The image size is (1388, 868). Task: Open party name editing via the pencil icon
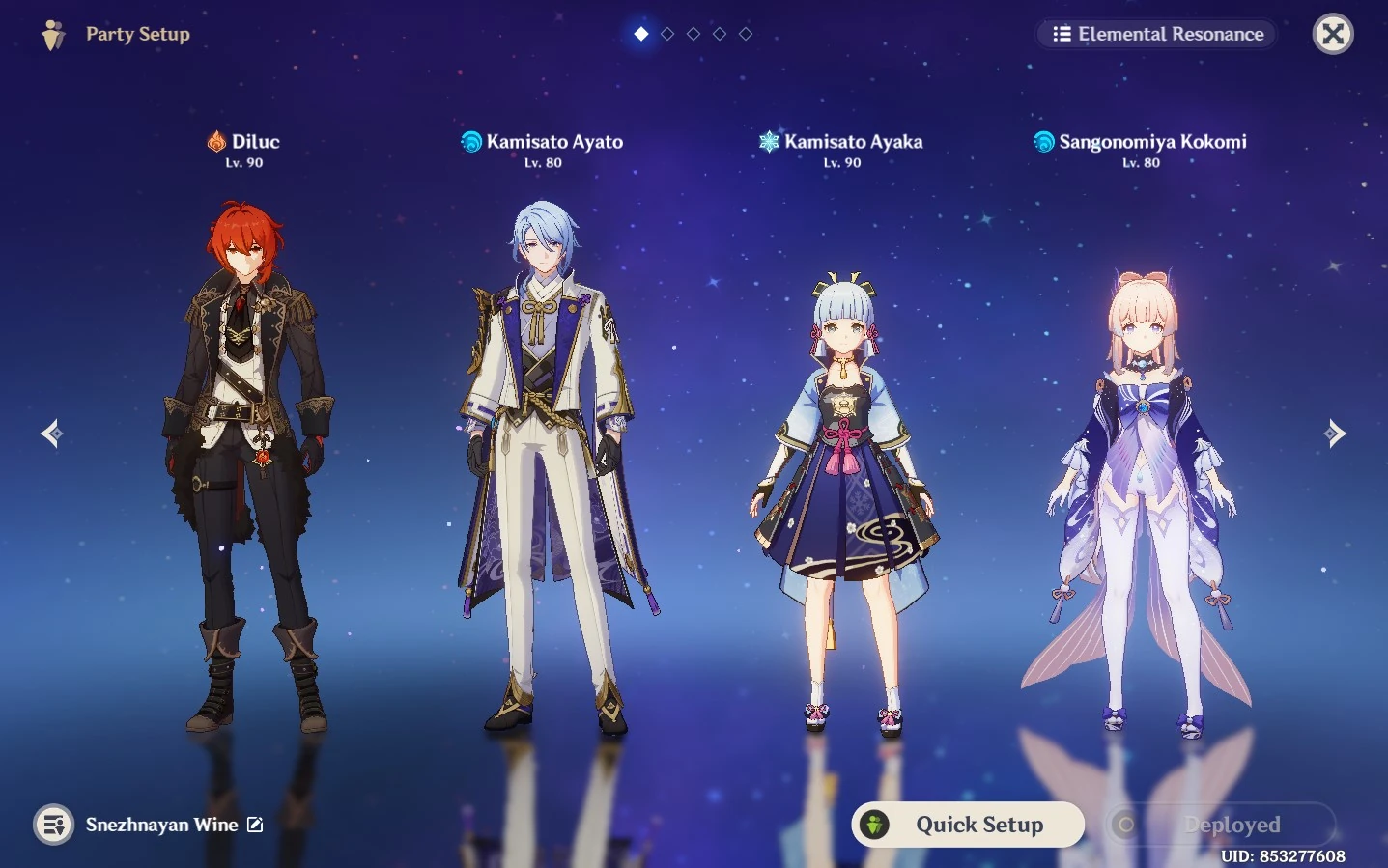(x=254, y=825)
